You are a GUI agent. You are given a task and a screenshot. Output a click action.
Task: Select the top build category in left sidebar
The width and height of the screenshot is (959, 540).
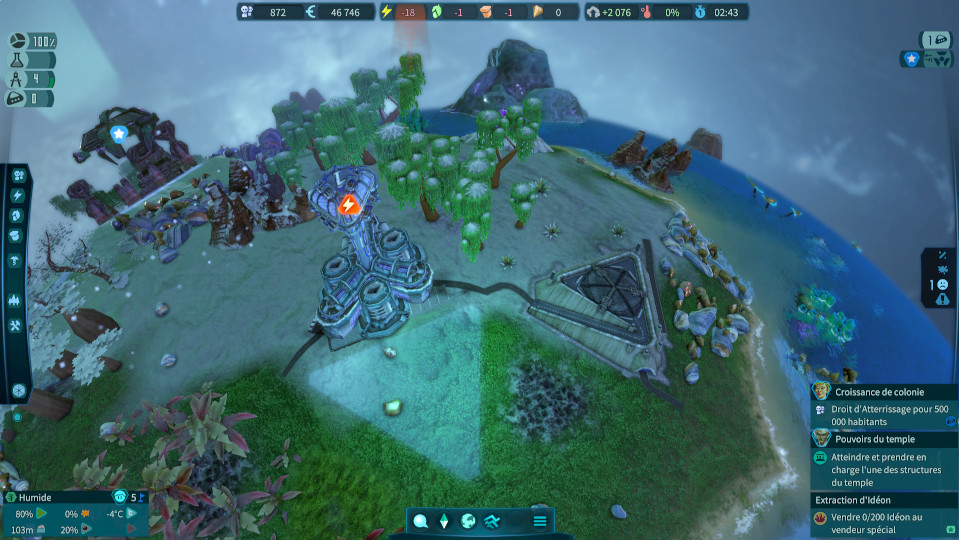point(18,175)
